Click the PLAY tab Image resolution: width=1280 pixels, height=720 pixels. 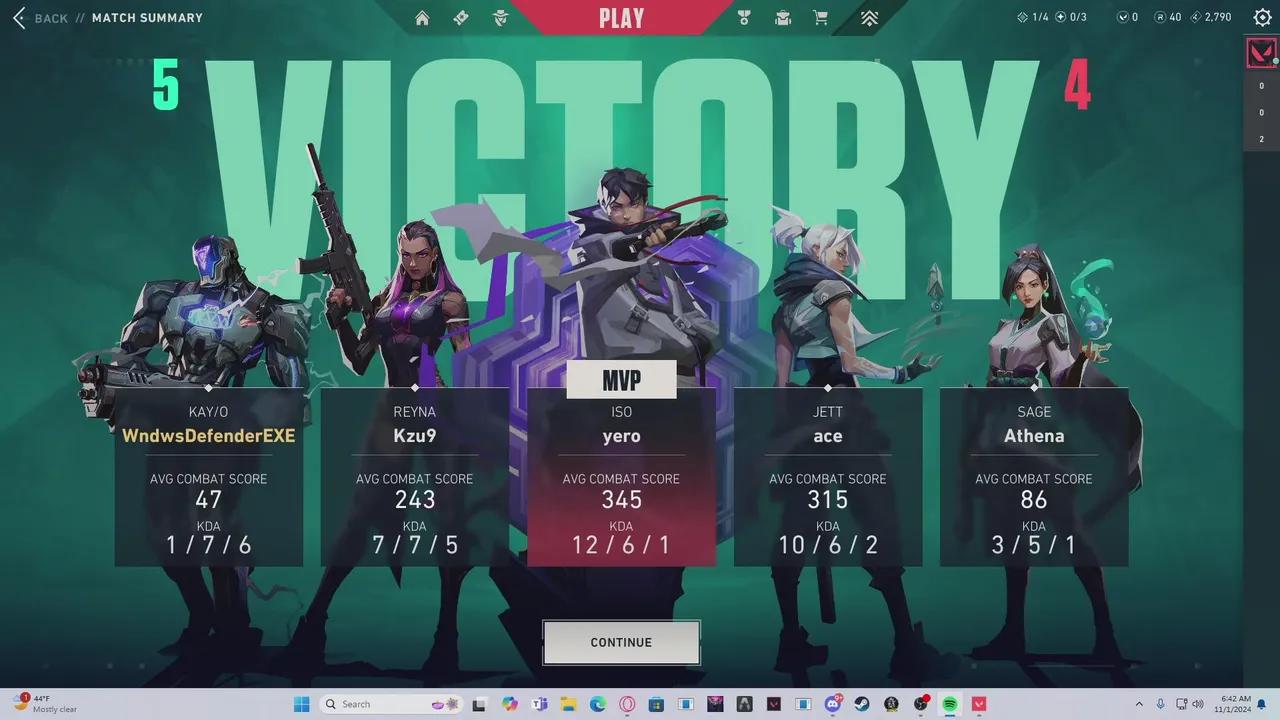(621, 17)
